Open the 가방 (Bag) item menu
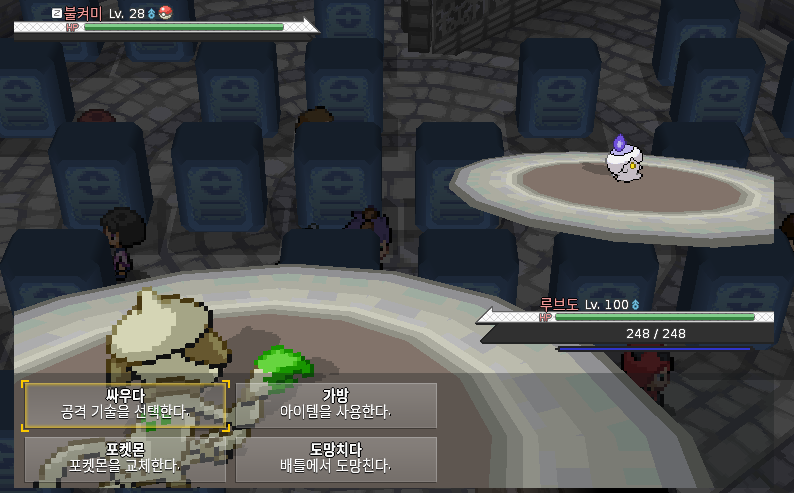 336,404
